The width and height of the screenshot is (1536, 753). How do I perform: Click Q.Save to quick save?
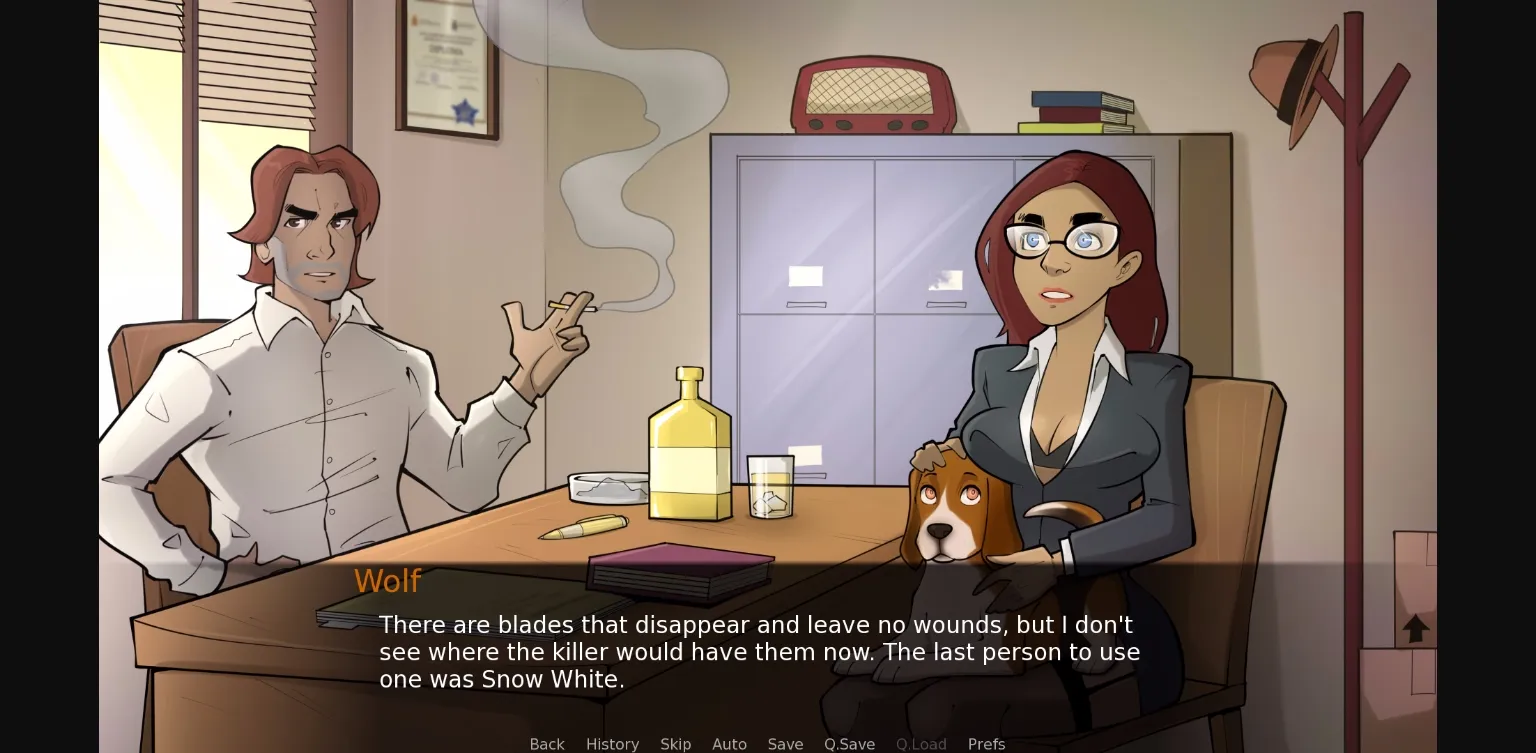click(x=849, y=744)
